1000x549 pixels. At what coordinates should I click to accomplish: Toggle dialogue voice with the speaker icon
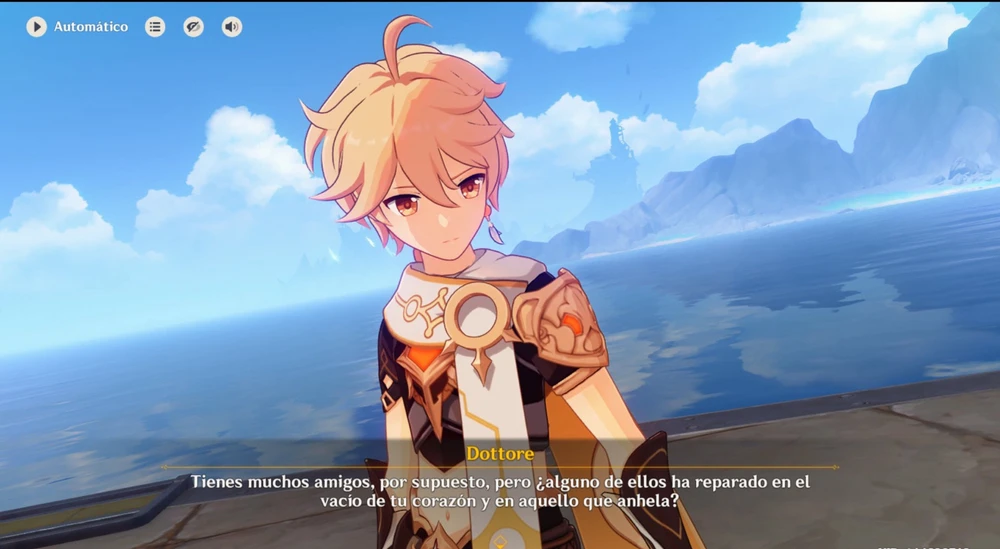[232, 27]
